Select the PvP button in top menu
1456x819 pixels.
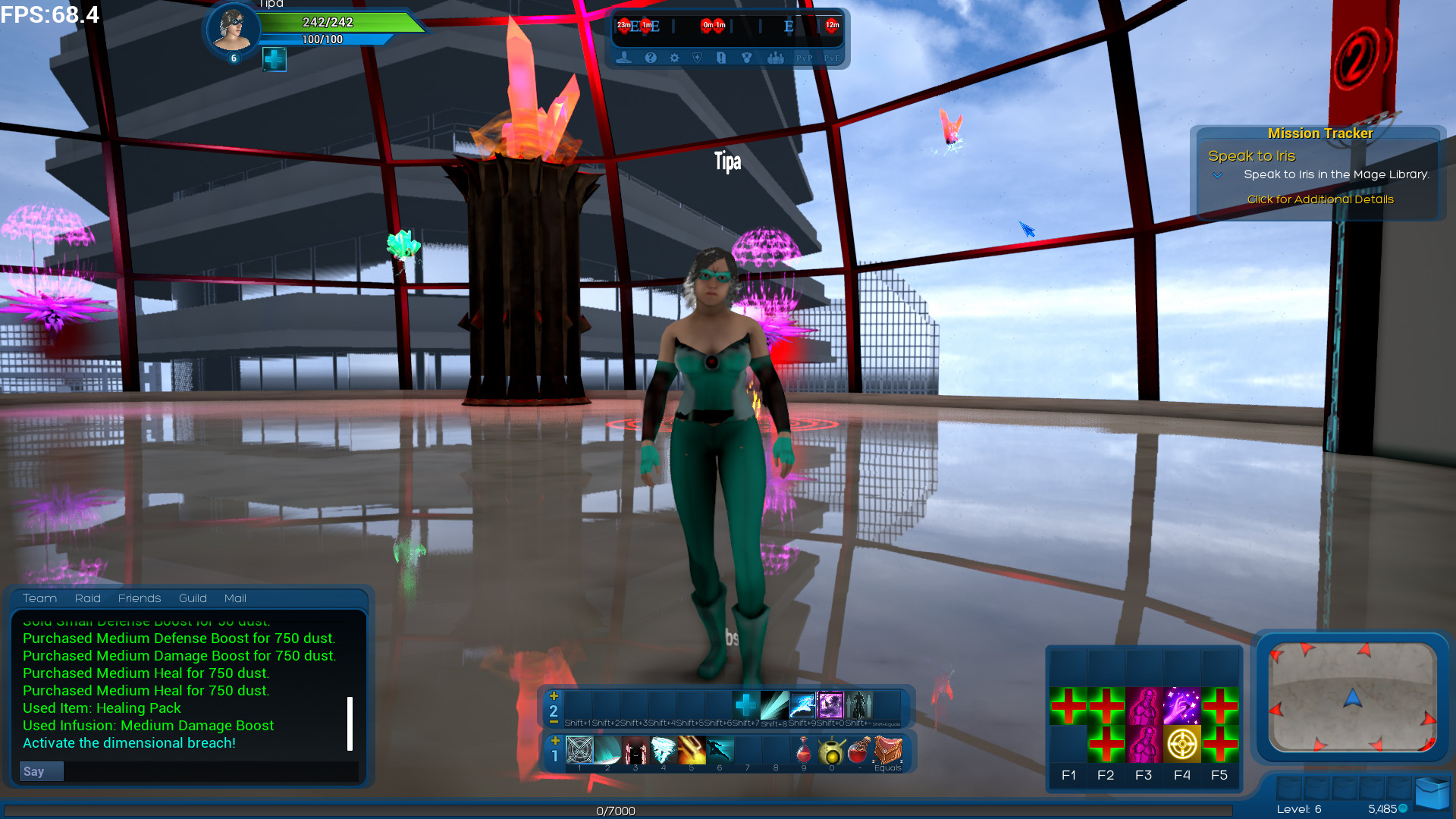coord(804,58)
